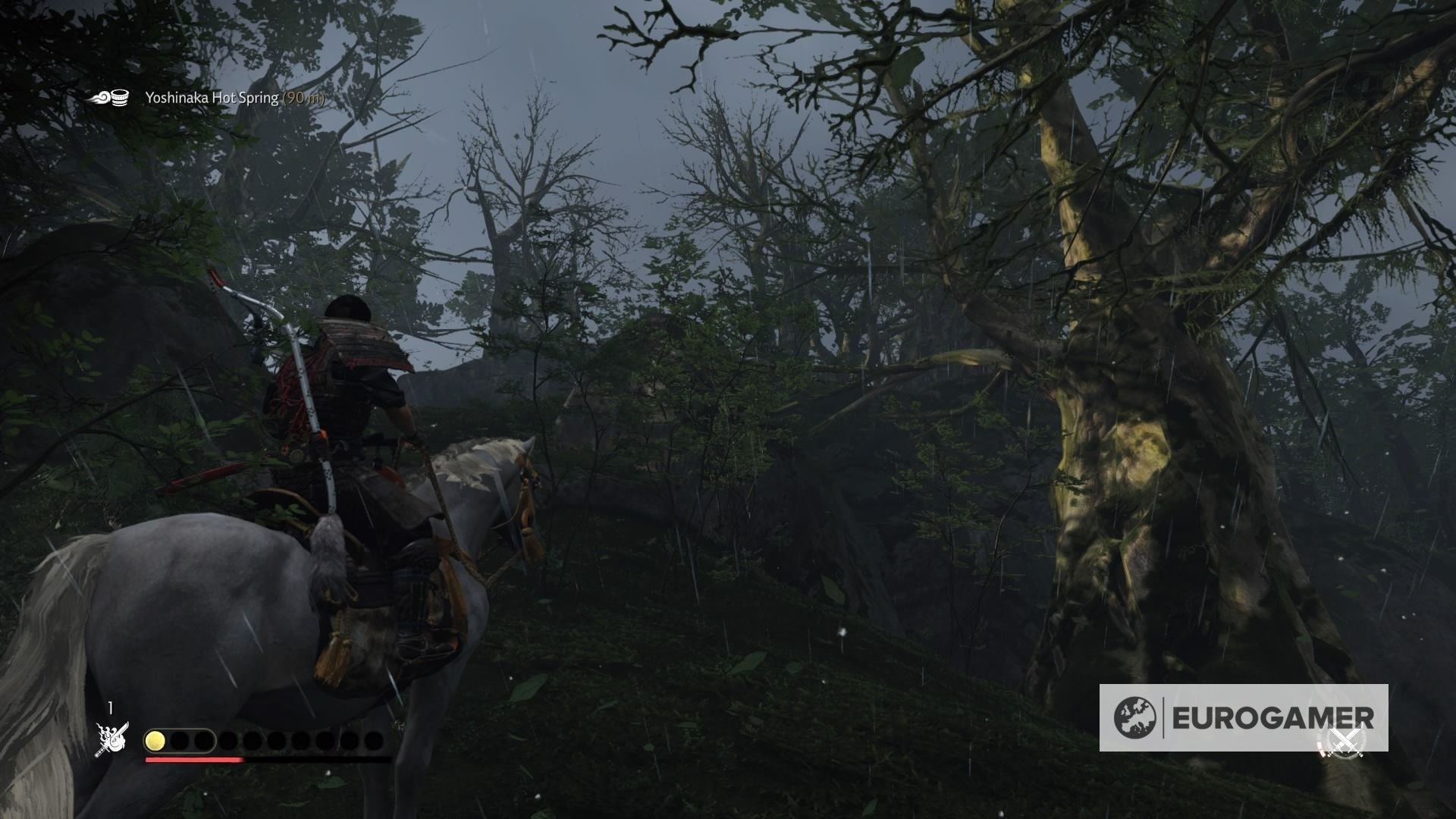
Task: Click the Resolve flame-and-katana emblem icon
Action: 110,739
